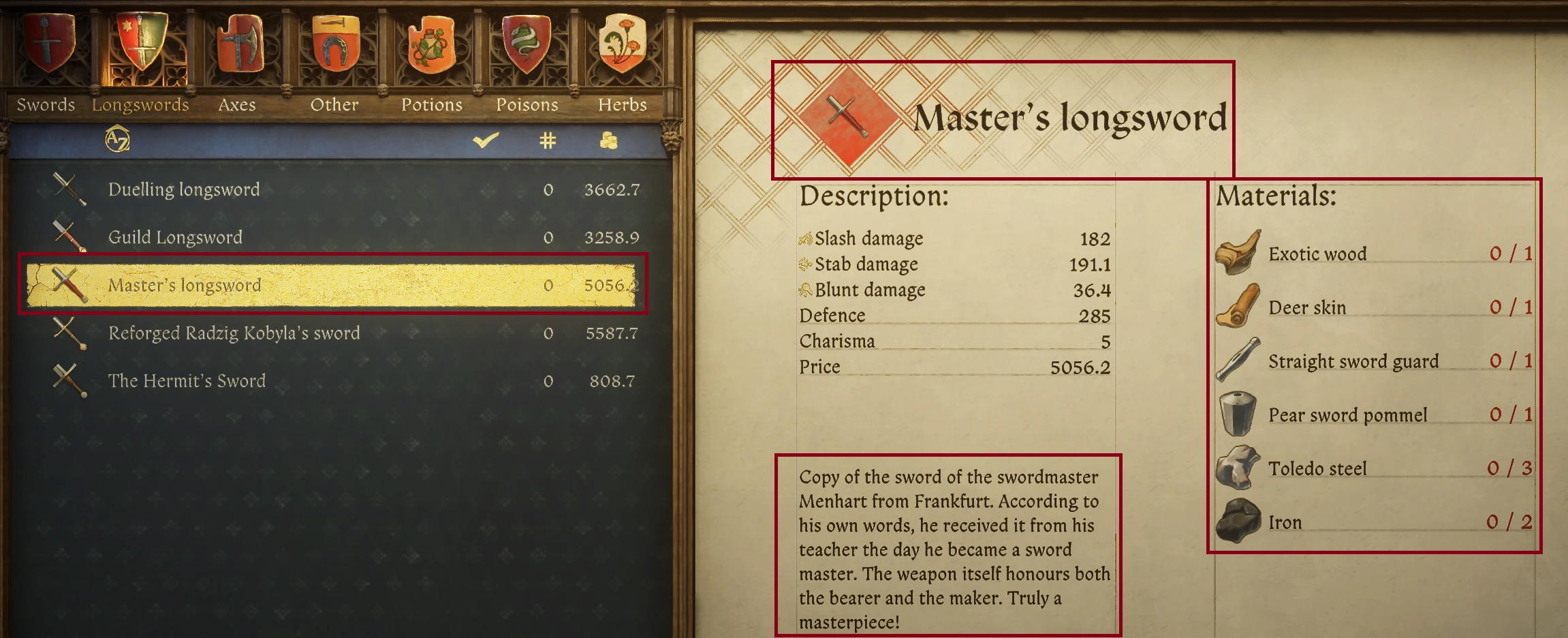Click the Pear sword pommel material
The image size is (1568, 638).
pyautogui.click(x=1347, y=415)
